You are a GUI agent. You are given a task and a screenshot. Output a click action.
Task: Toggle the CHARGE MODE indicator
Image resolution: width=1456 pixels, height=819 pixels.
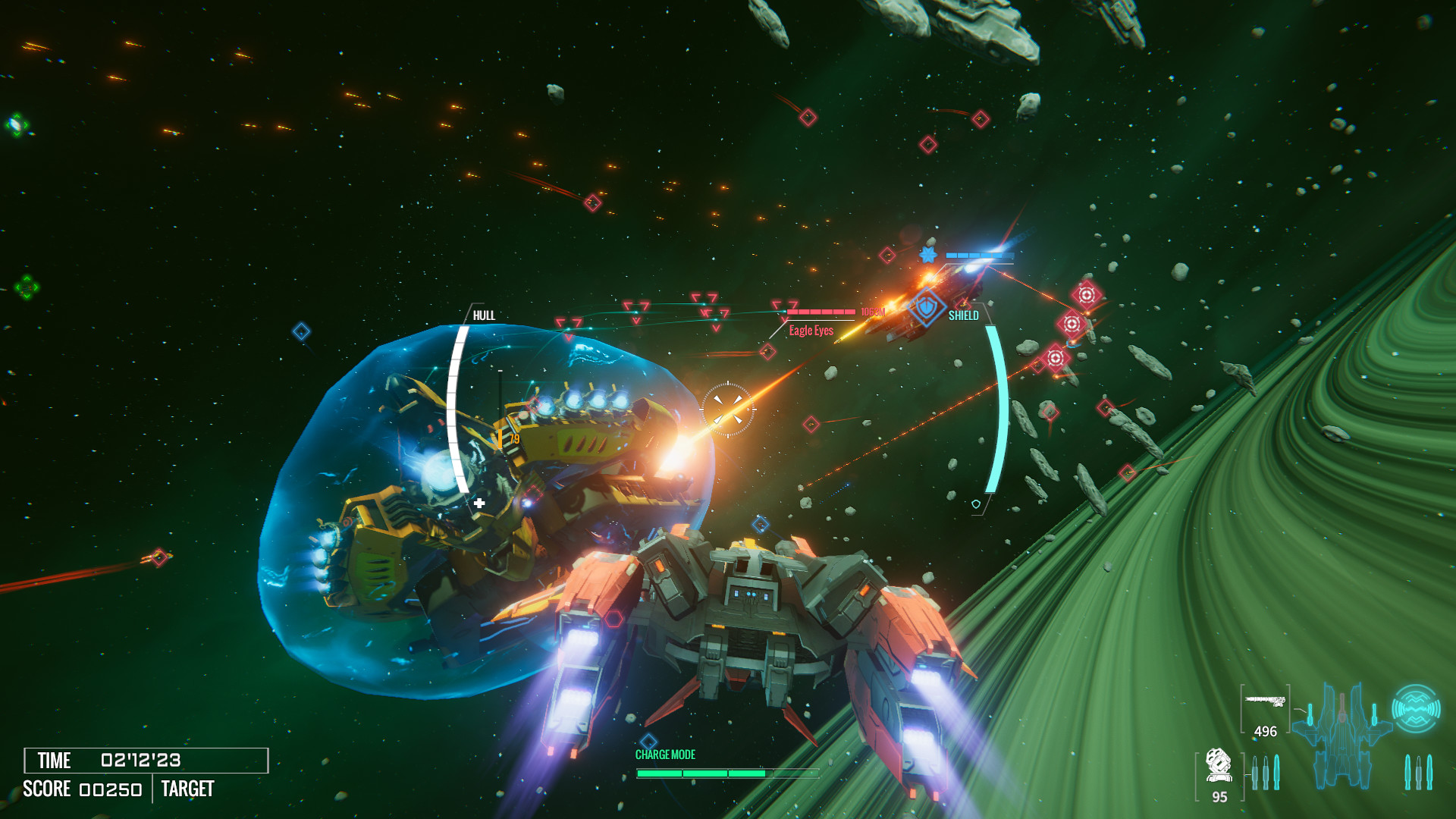pos(666,753)
